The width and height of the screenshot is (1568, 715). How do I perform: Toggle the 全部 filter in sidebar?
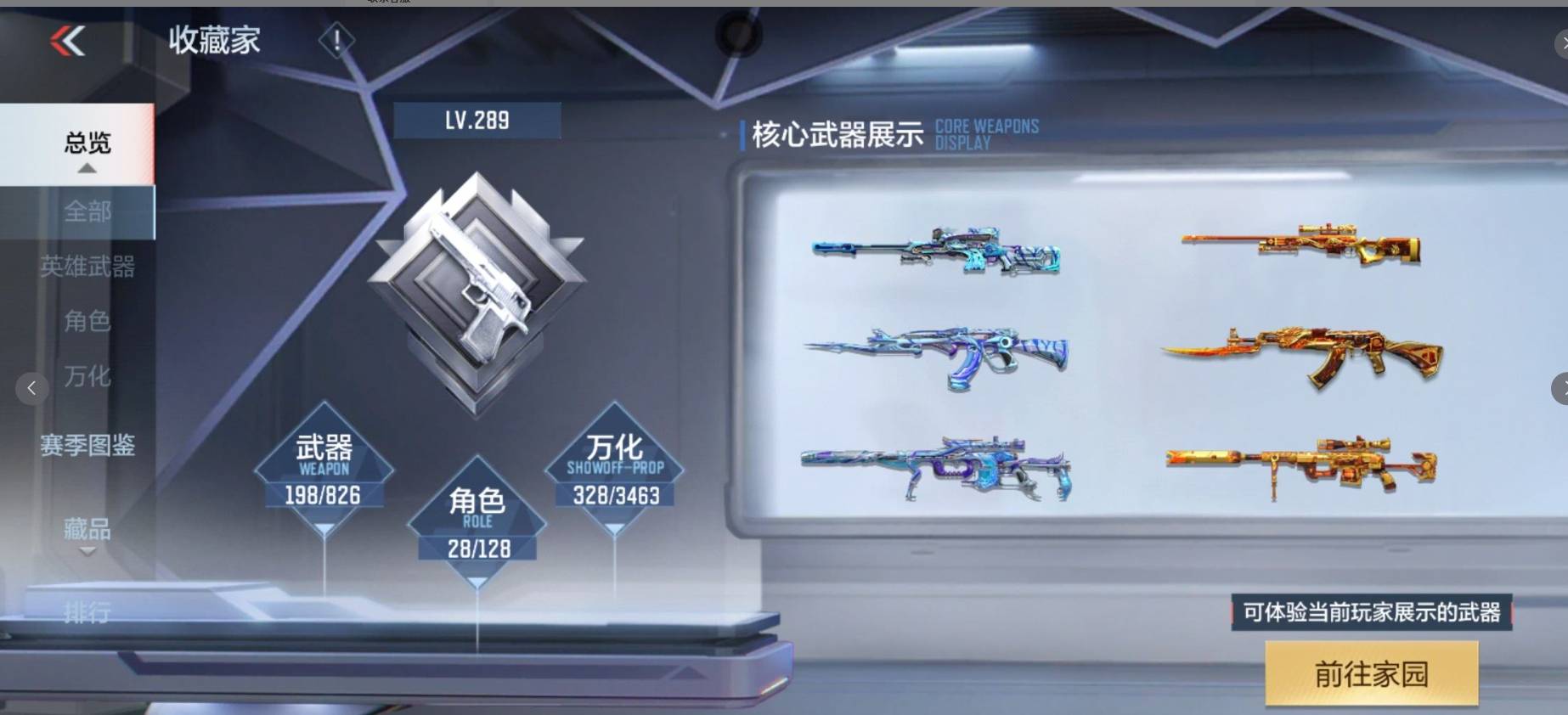coord(87,212)
